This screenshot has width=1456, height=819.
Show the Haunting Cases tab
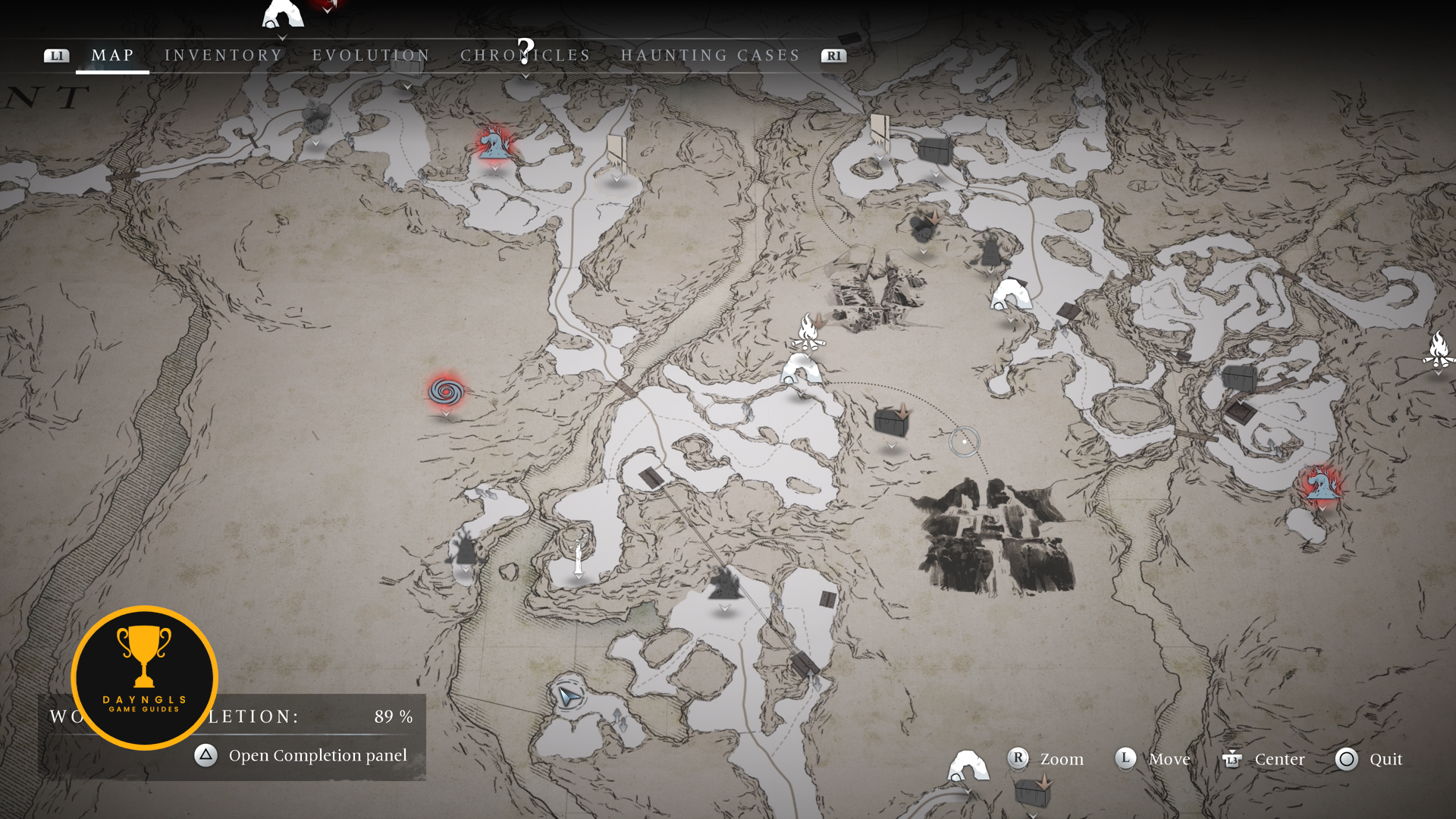[711, 55]
